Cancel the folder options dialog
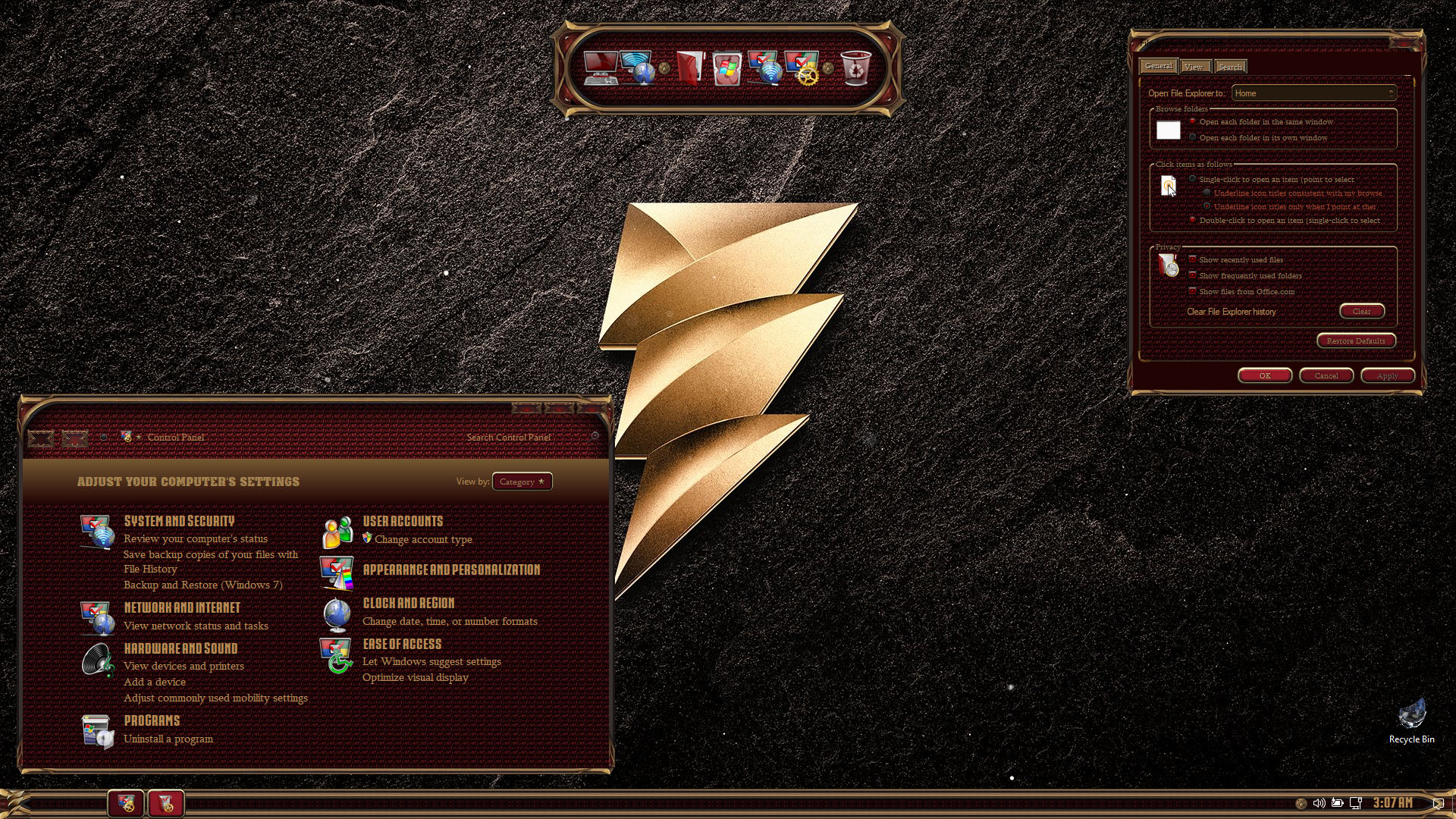 [x=1326, y=375]
